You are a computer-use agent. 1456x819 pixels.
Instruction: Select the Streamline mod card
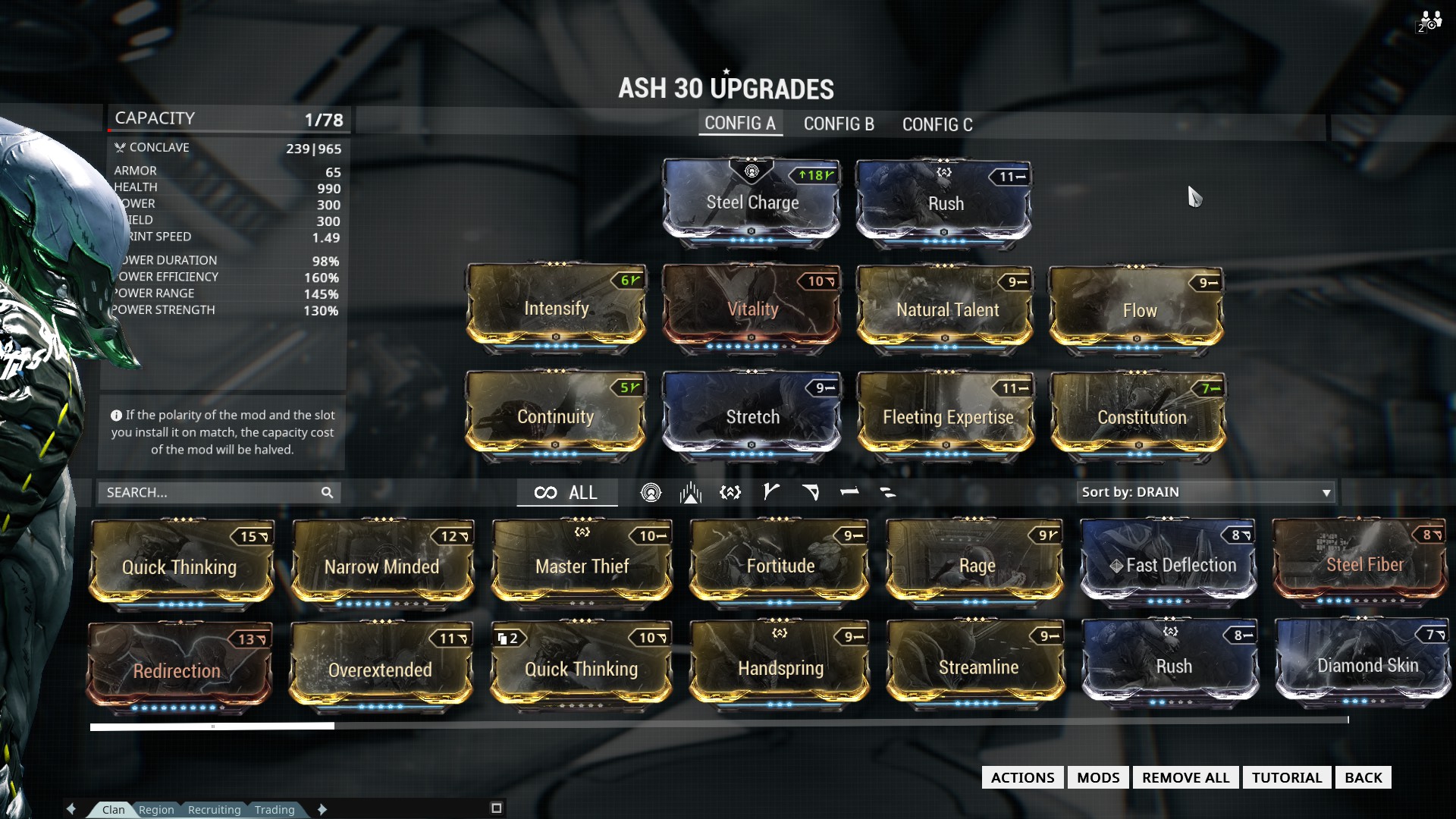(977, 667)
